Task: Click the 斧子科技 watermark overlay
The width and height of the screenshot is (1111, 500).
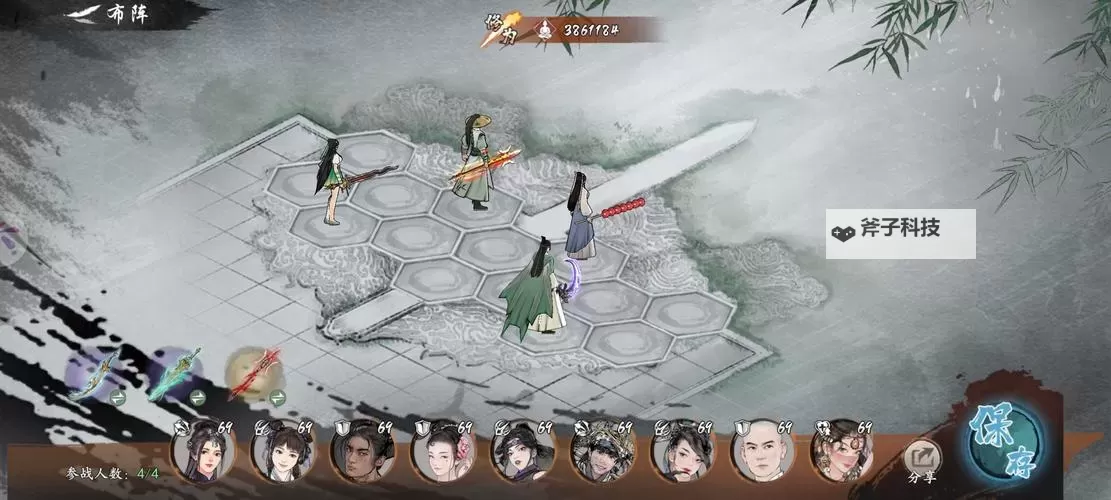Action: (x=900, y=233)
